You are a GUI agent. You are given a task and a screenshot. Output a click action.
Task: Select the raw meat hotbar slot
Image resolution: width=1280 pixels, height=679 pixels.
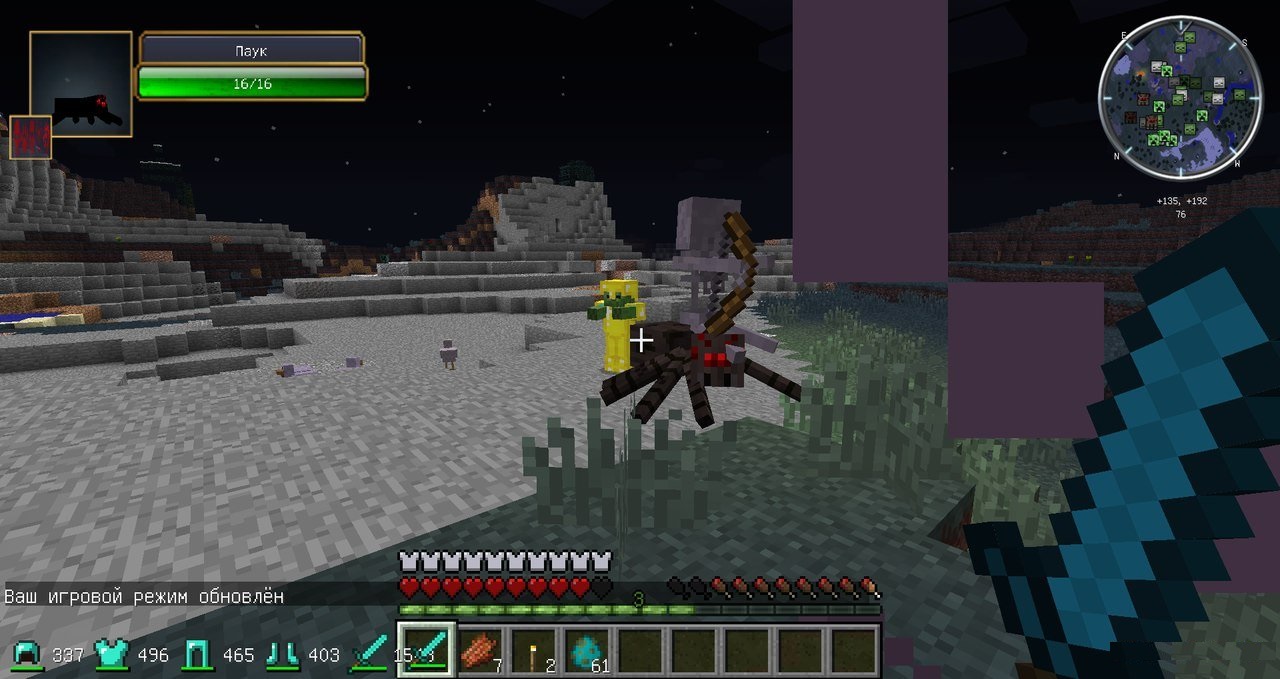[481, 650]
